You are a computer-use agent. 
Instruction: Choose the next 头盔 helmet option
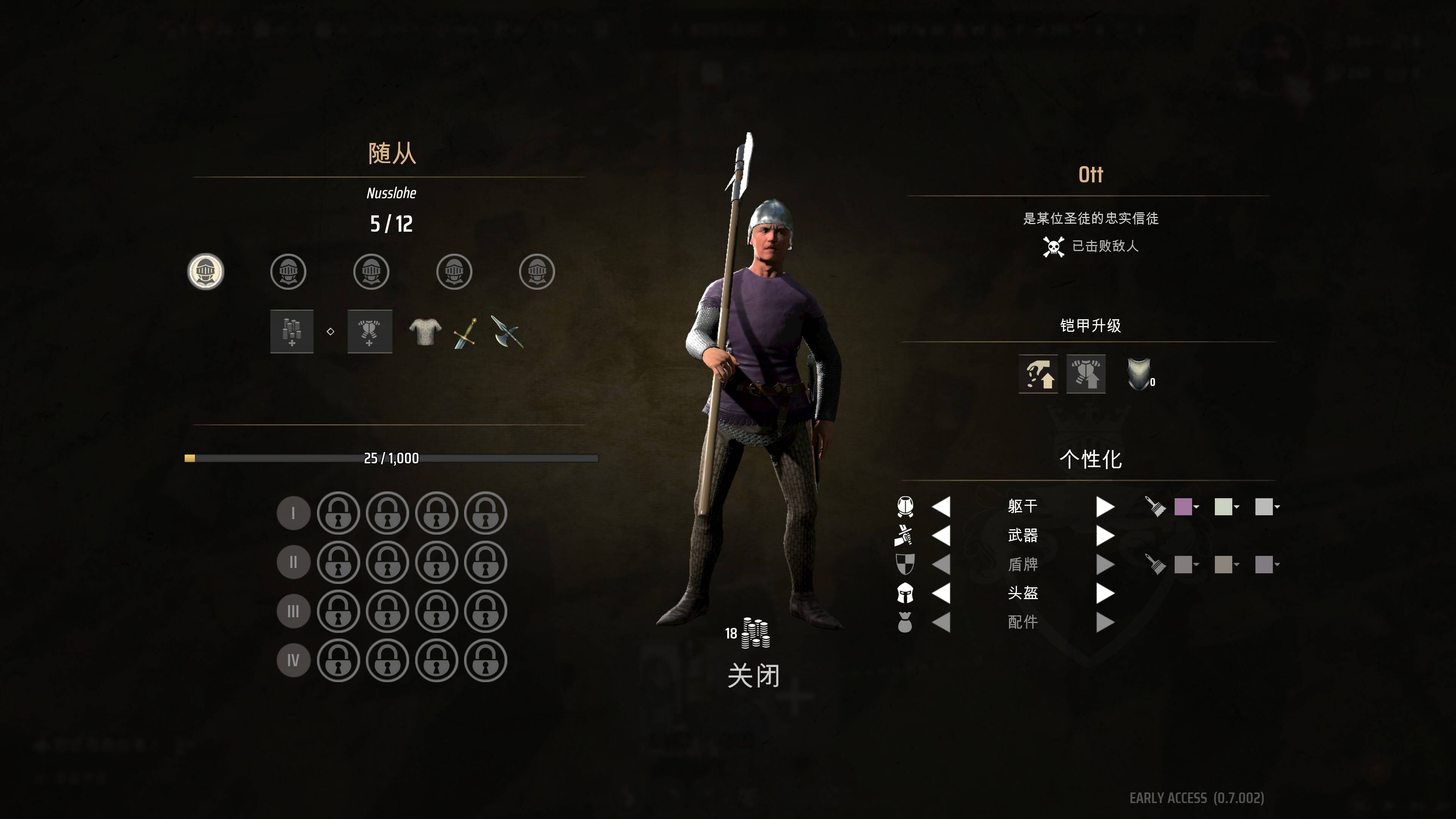tap(1105, 593)
